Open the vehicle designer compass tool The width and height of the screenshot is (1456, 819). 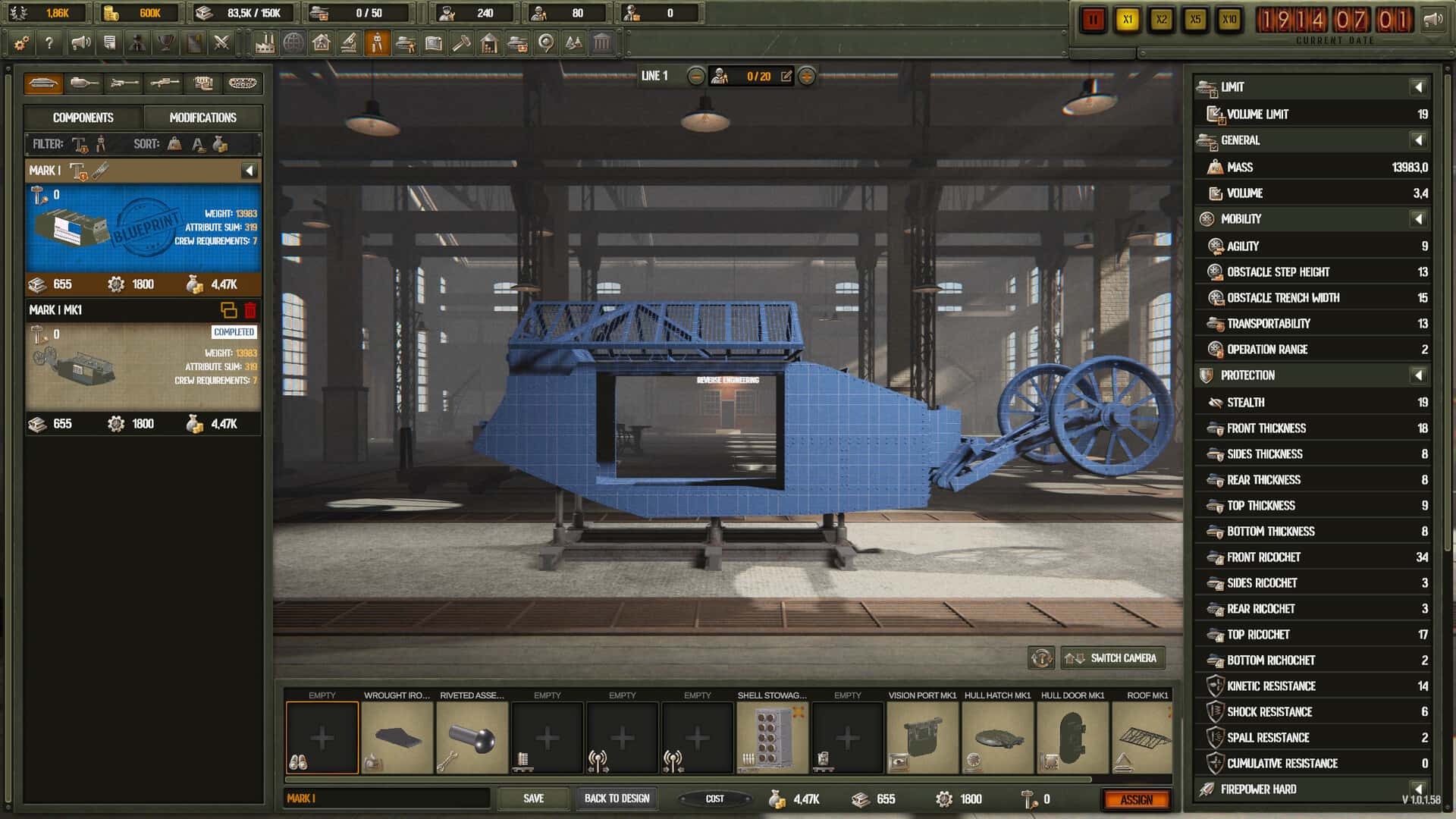378,43
